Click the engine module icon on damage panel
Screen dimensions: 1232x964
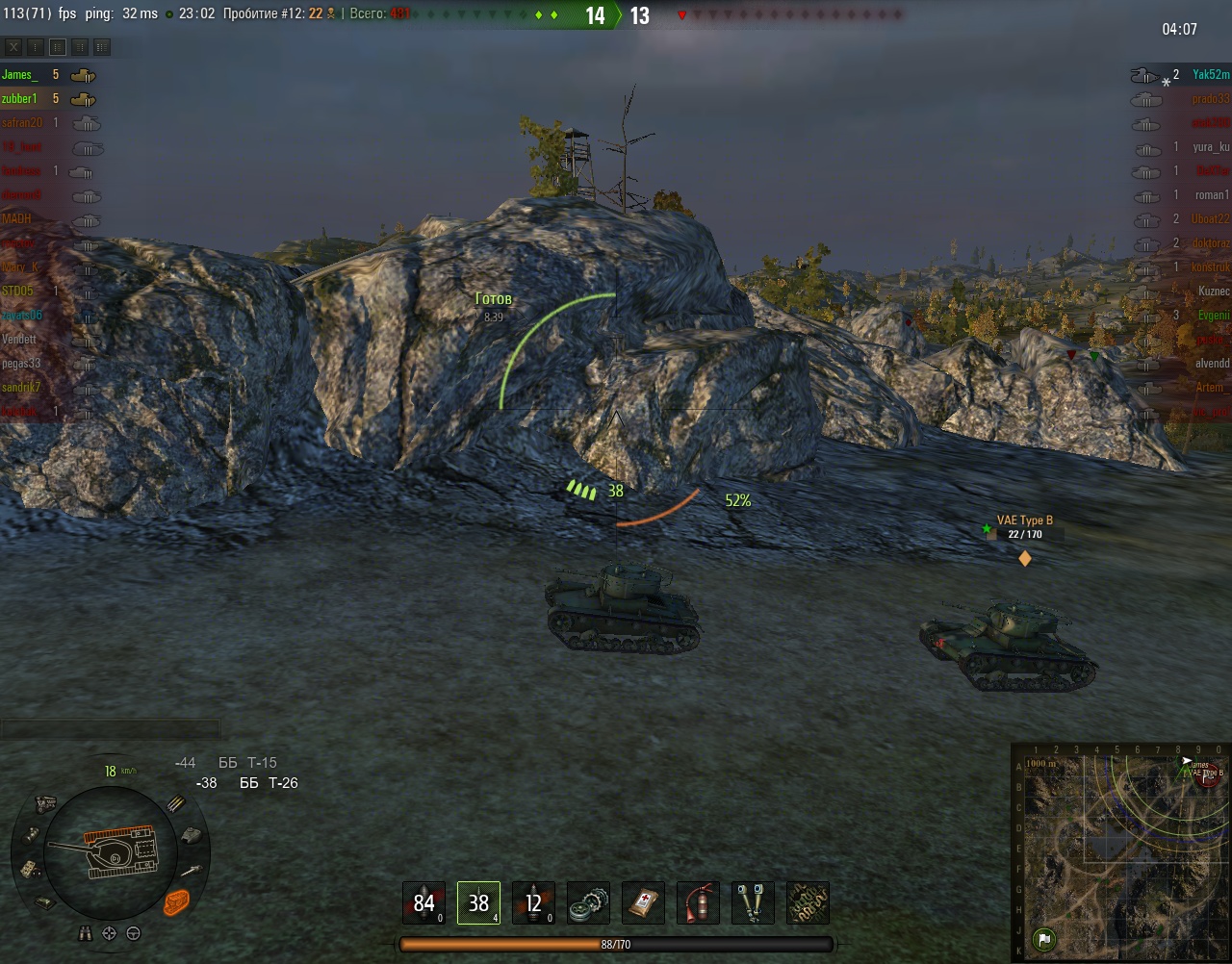pyautogui.click(x=45, y=803)
